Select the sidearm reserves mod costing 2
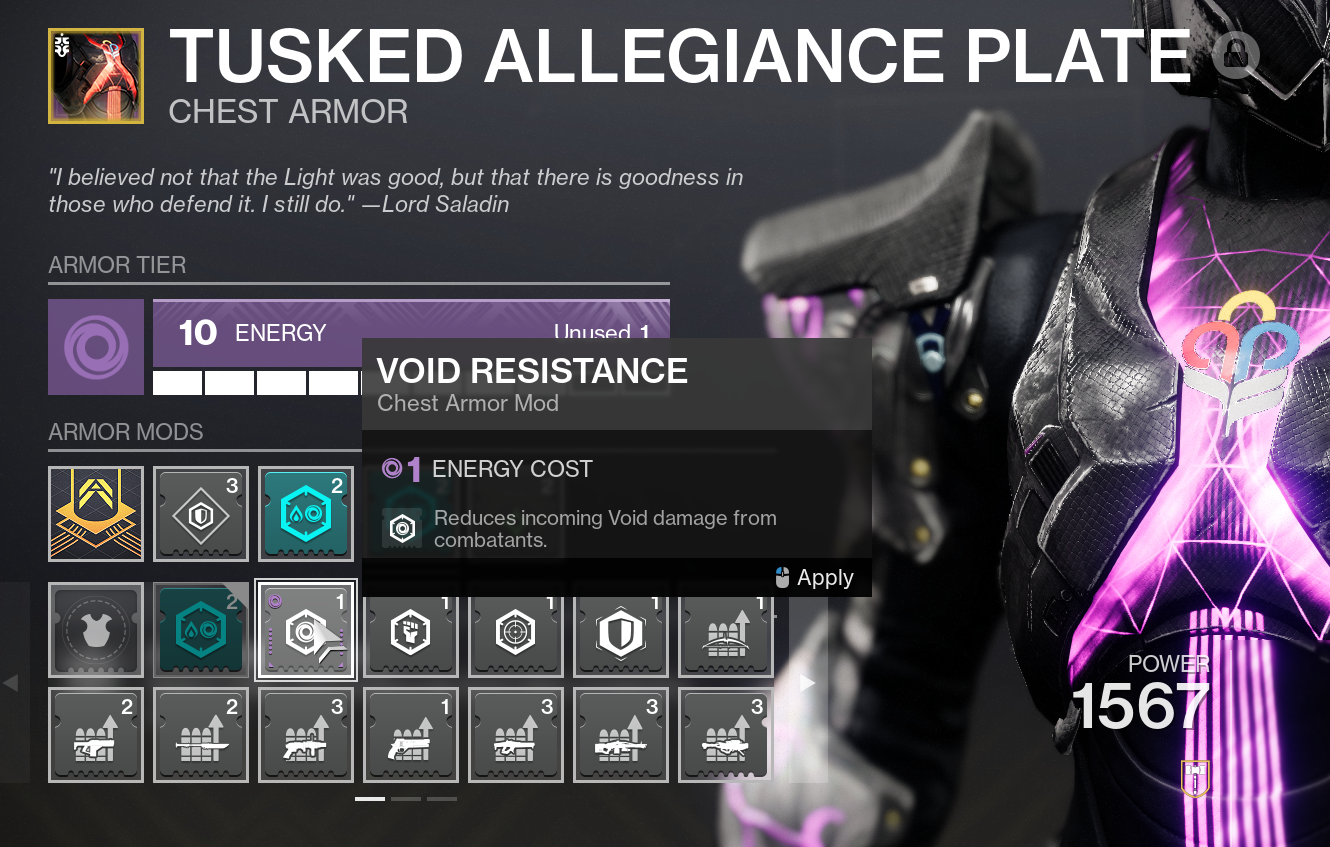Viewport: 1330px width, 847px height. pos(96,735)
